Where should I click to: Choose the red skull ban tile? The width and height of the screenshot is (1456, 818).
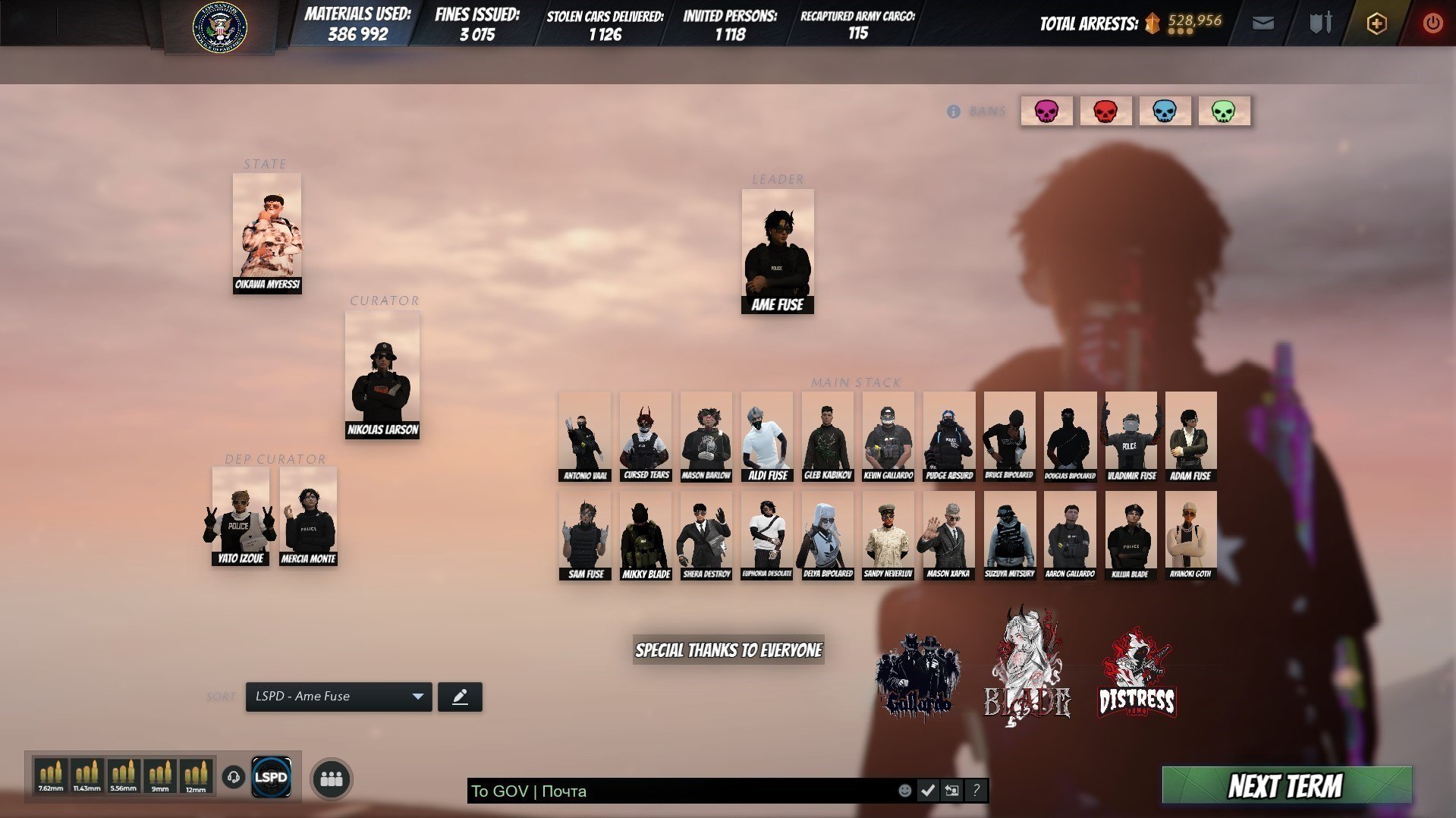1105,112
